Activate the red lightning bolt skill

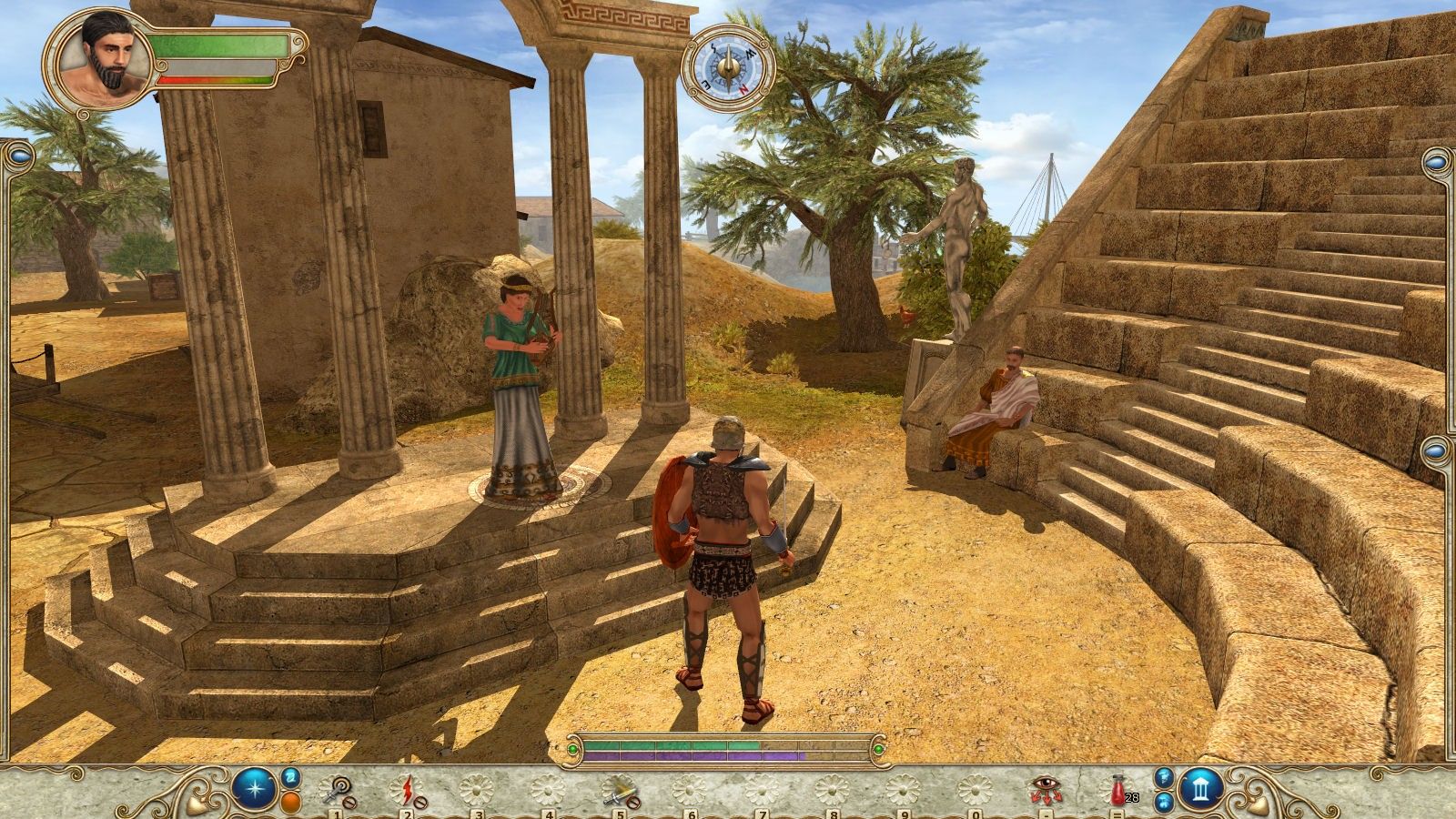coord(407,790)
